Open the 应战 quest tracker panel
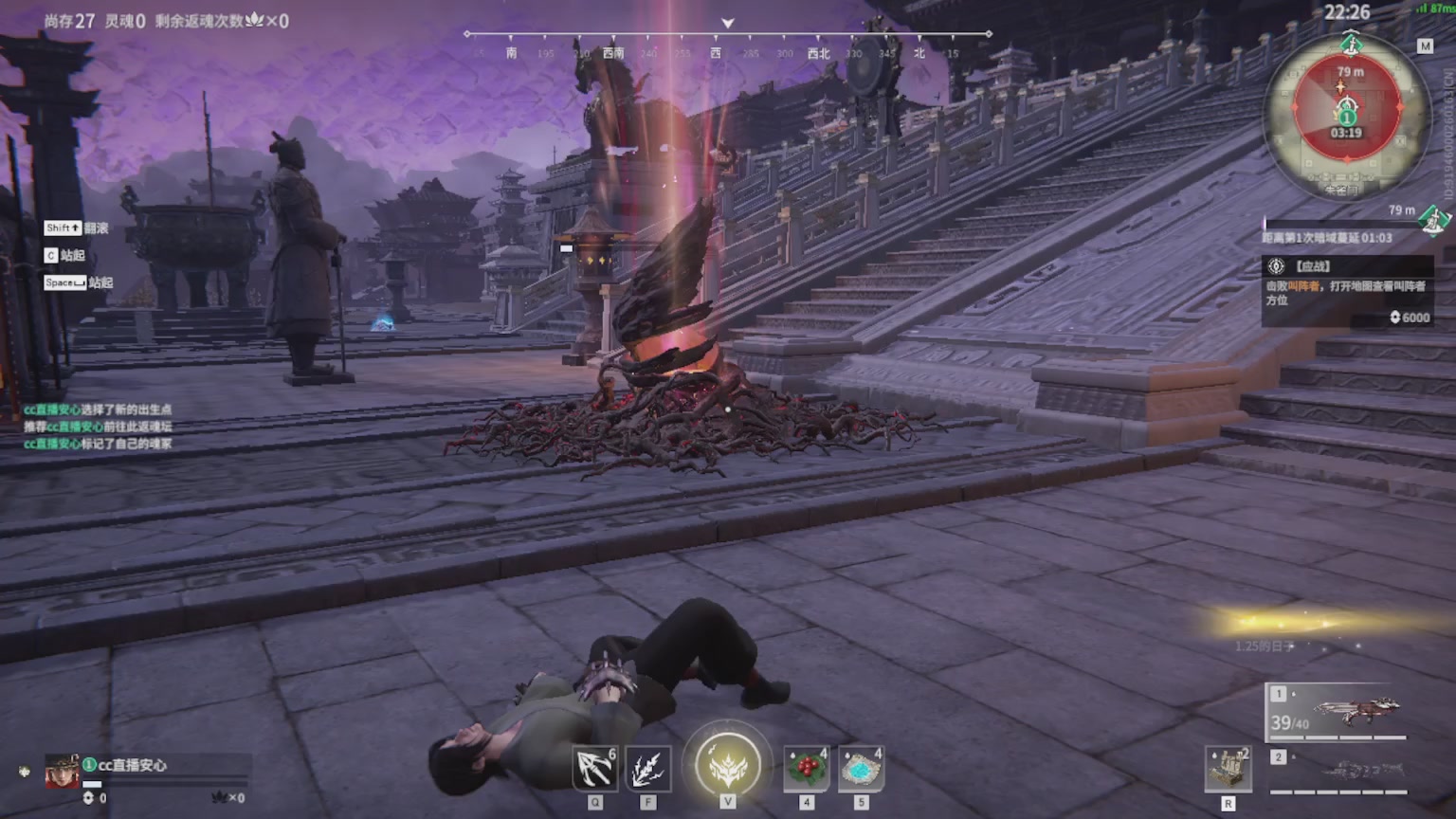 (x=1346, y=290)
